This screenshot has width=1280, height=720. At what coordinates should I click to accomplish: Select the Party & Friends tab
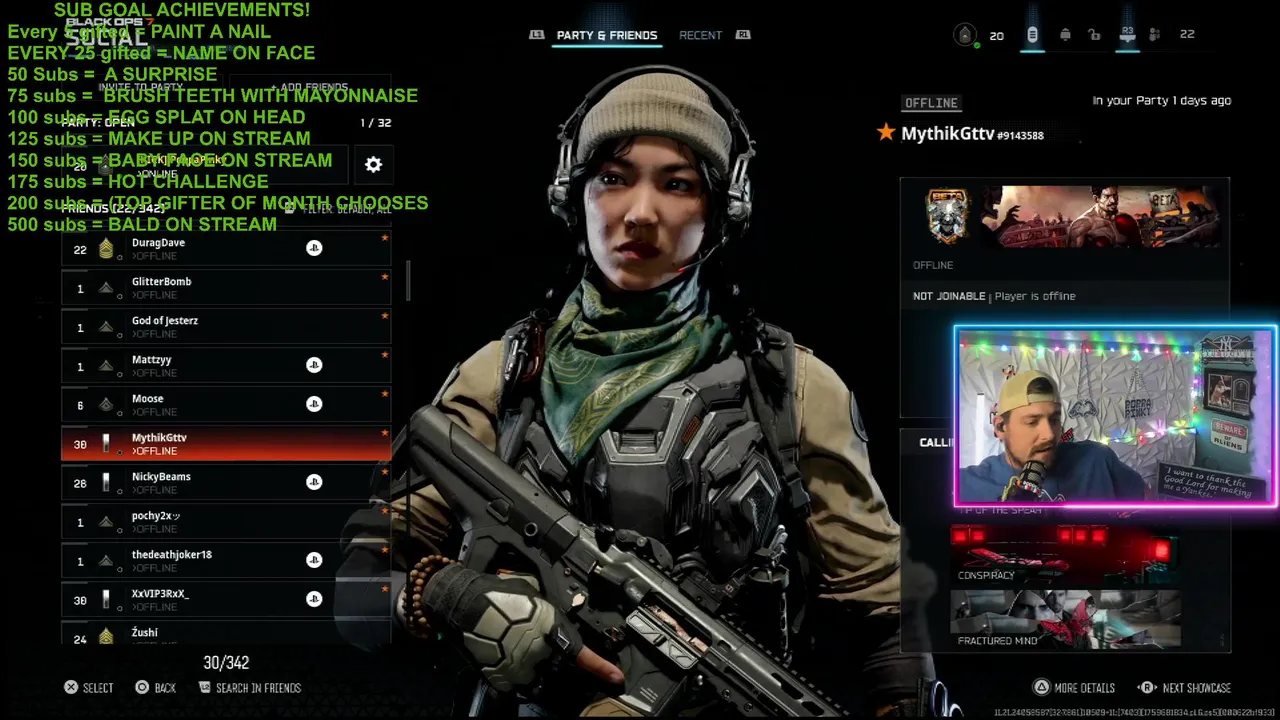click(x=606, y=35)
